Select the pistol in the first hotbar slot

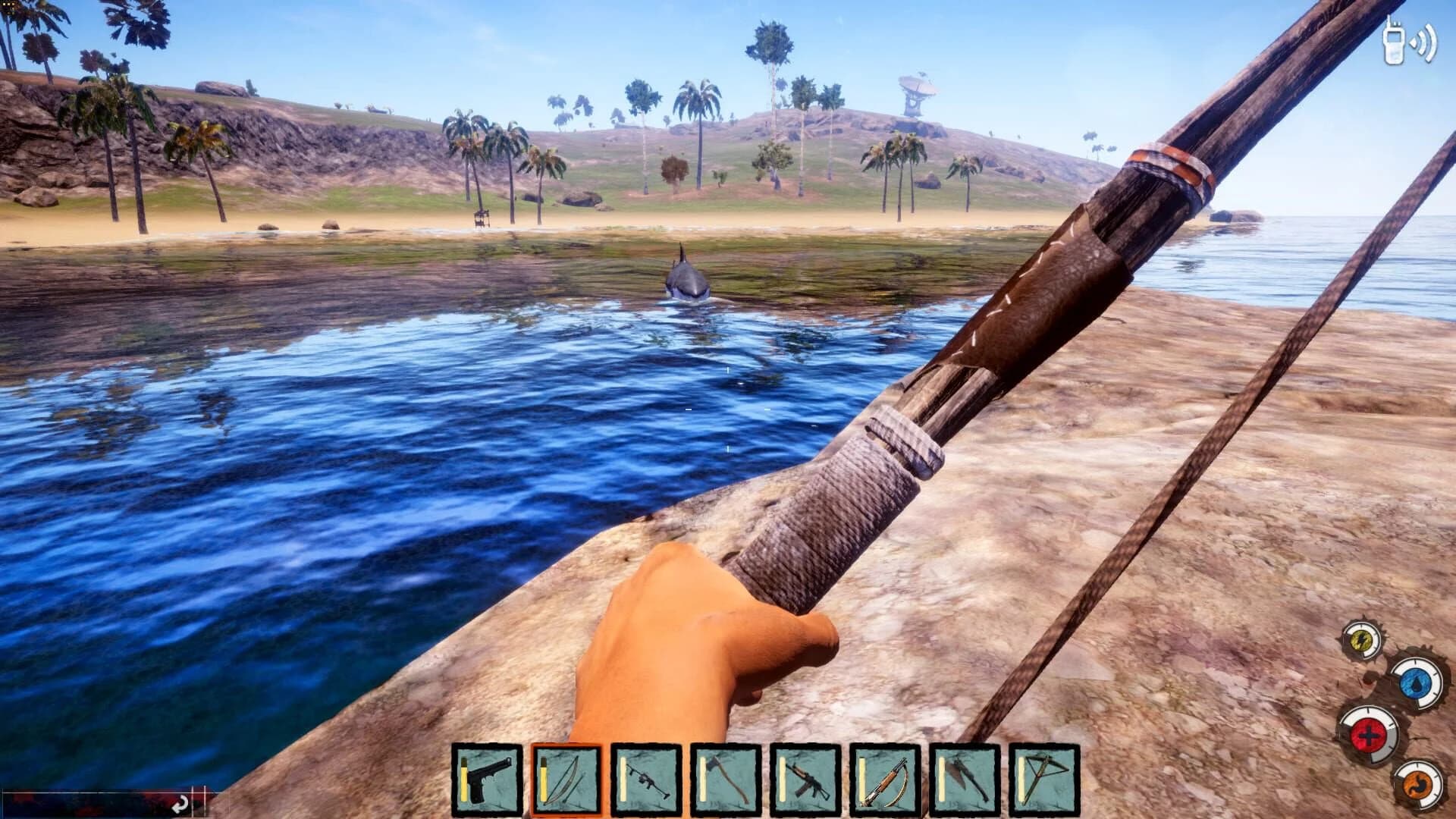click(485, 780)
